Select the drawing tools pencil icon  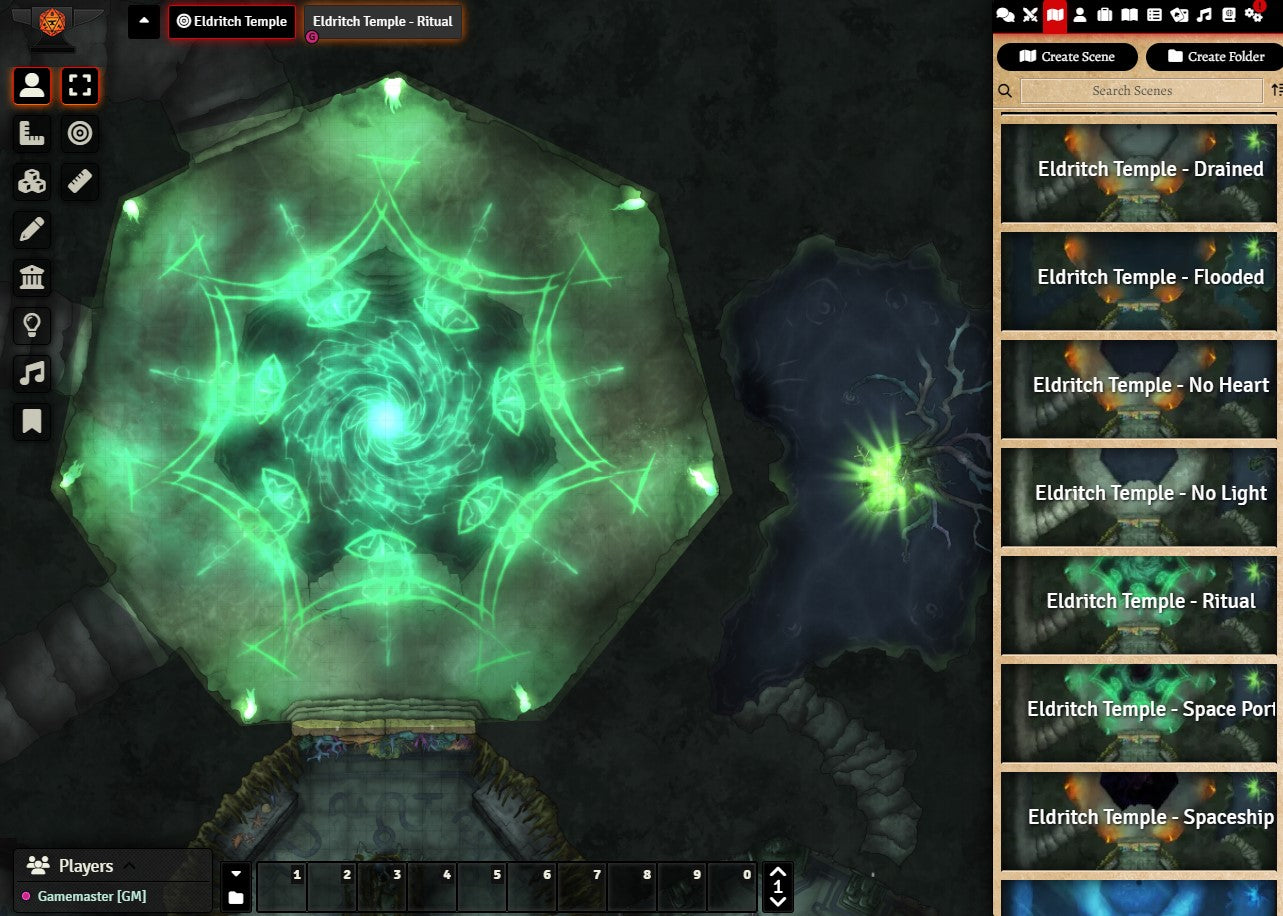tap(32, 229)
